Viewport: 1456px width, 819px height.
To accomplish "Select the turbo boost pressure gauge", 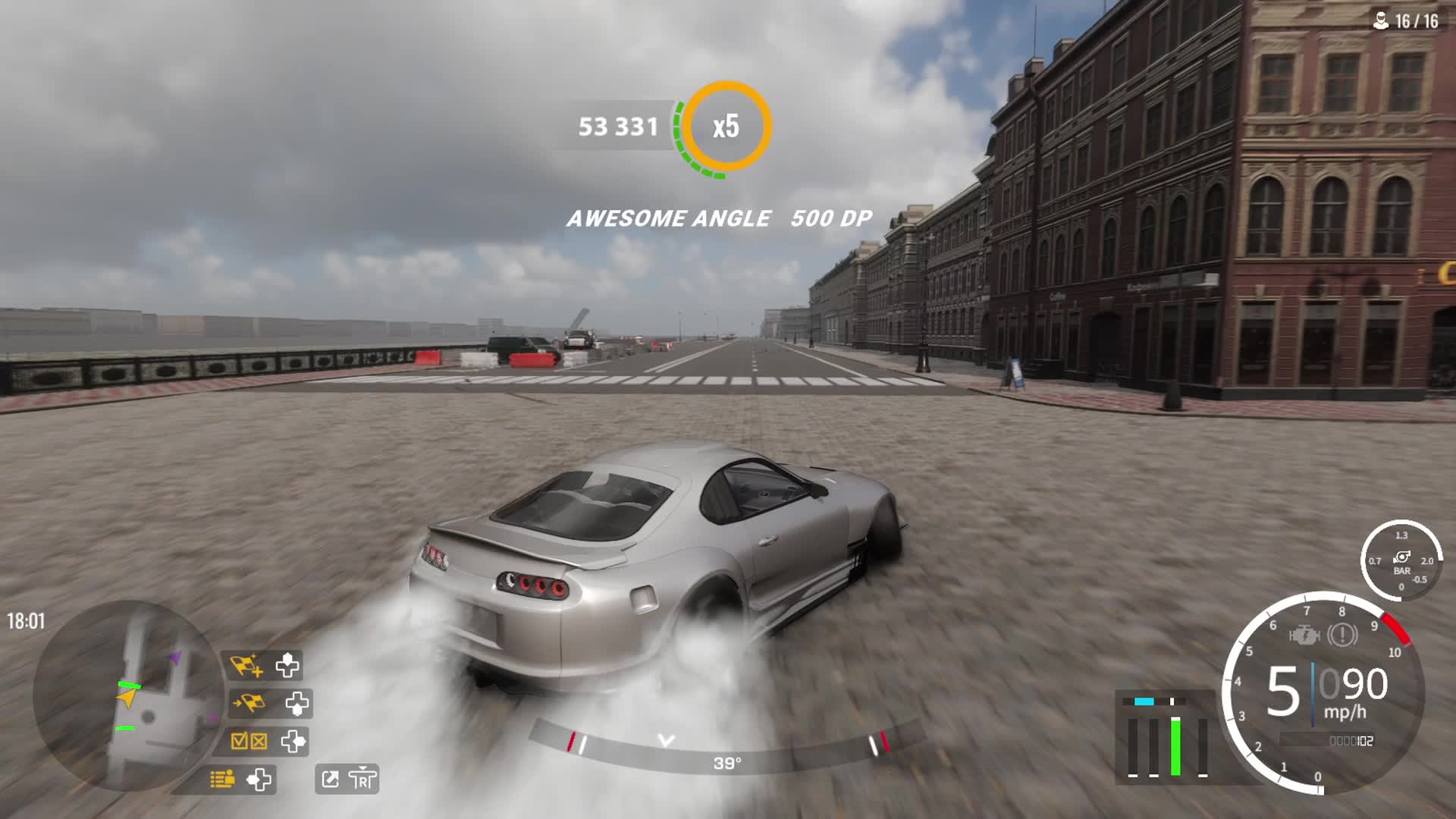I will coord(1401,560).
